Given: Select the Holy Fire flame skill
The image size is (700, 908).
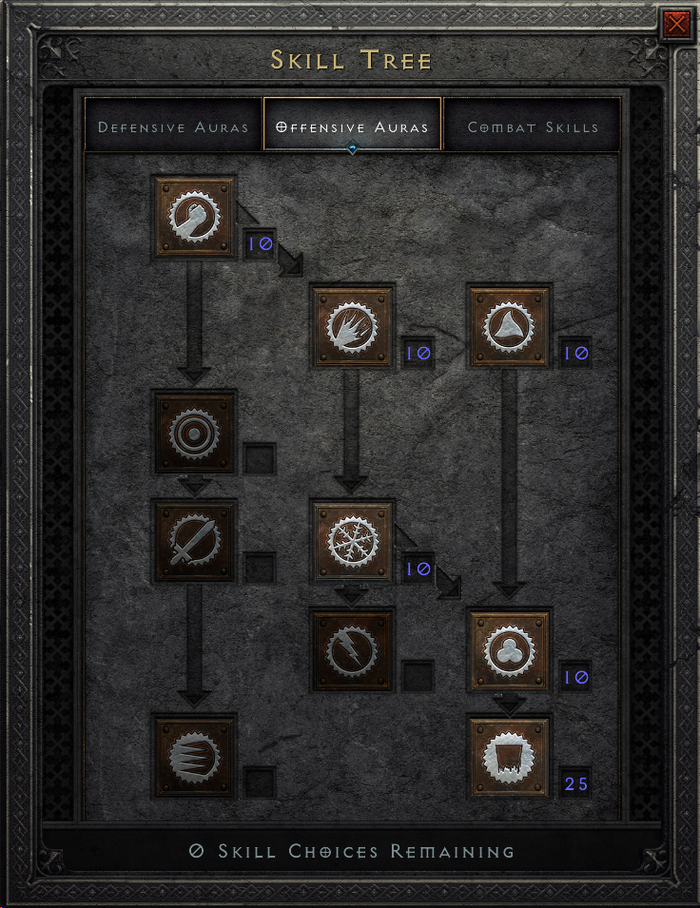Looking at the screenshot, I should tap(352, 326).
